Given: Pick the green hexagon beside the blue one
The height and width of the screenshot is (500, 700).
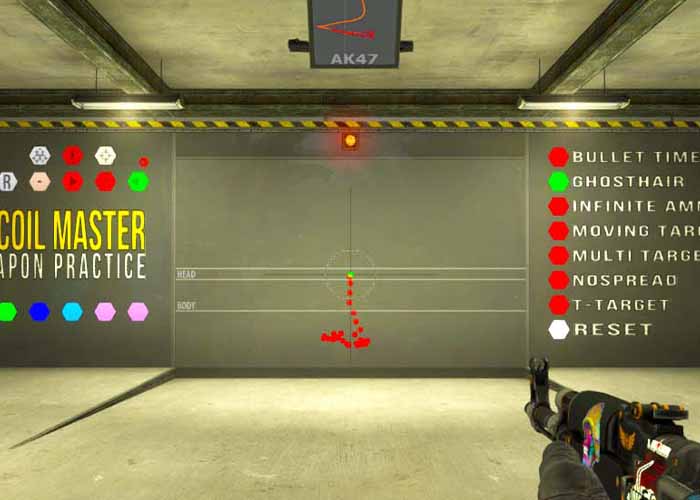Looking at the screenshot, I should tap(7, 311).
